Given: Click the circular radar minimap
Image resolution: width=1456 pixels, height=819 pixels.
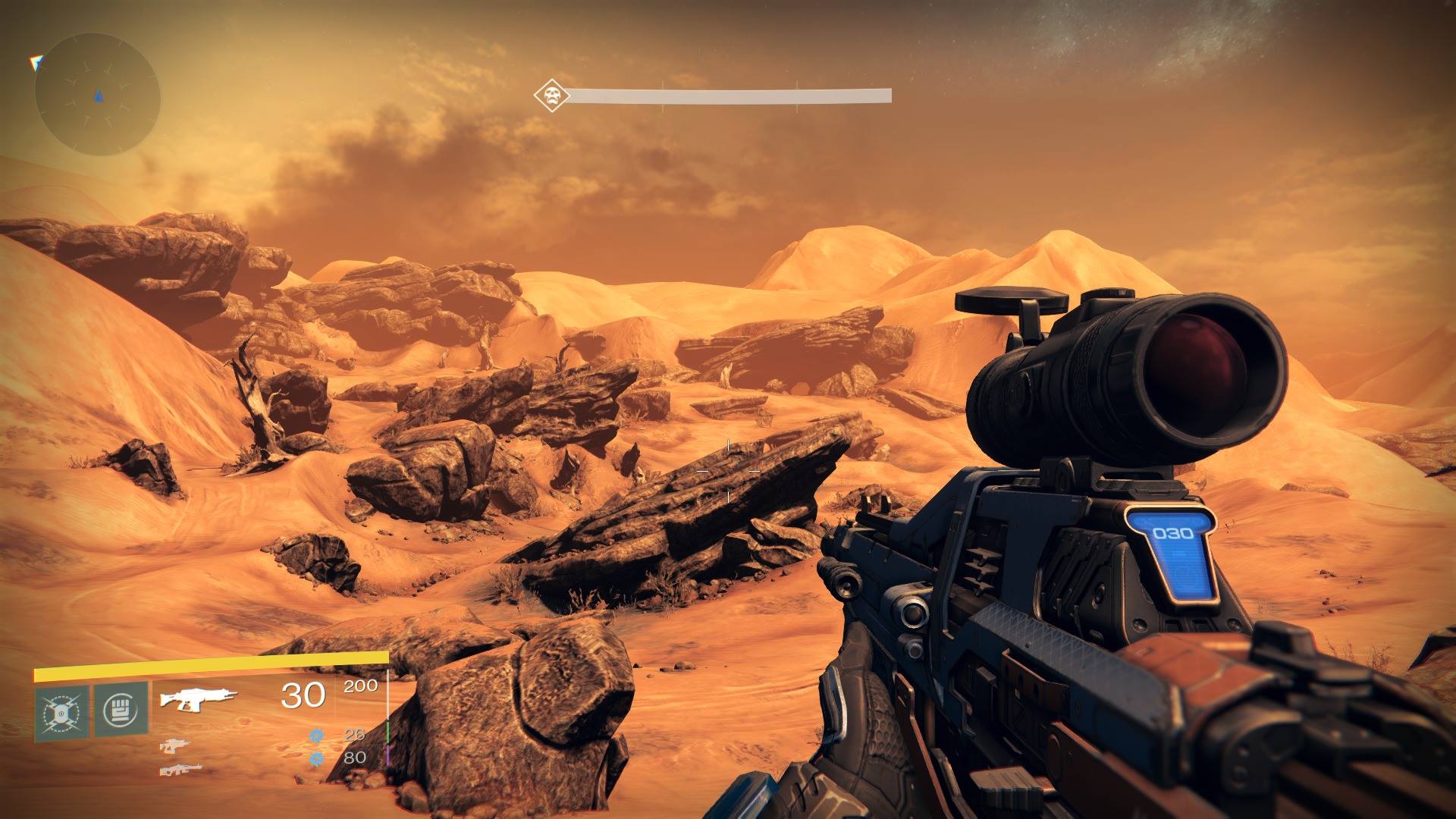Looking at the screenshot, I should [97, 96].
